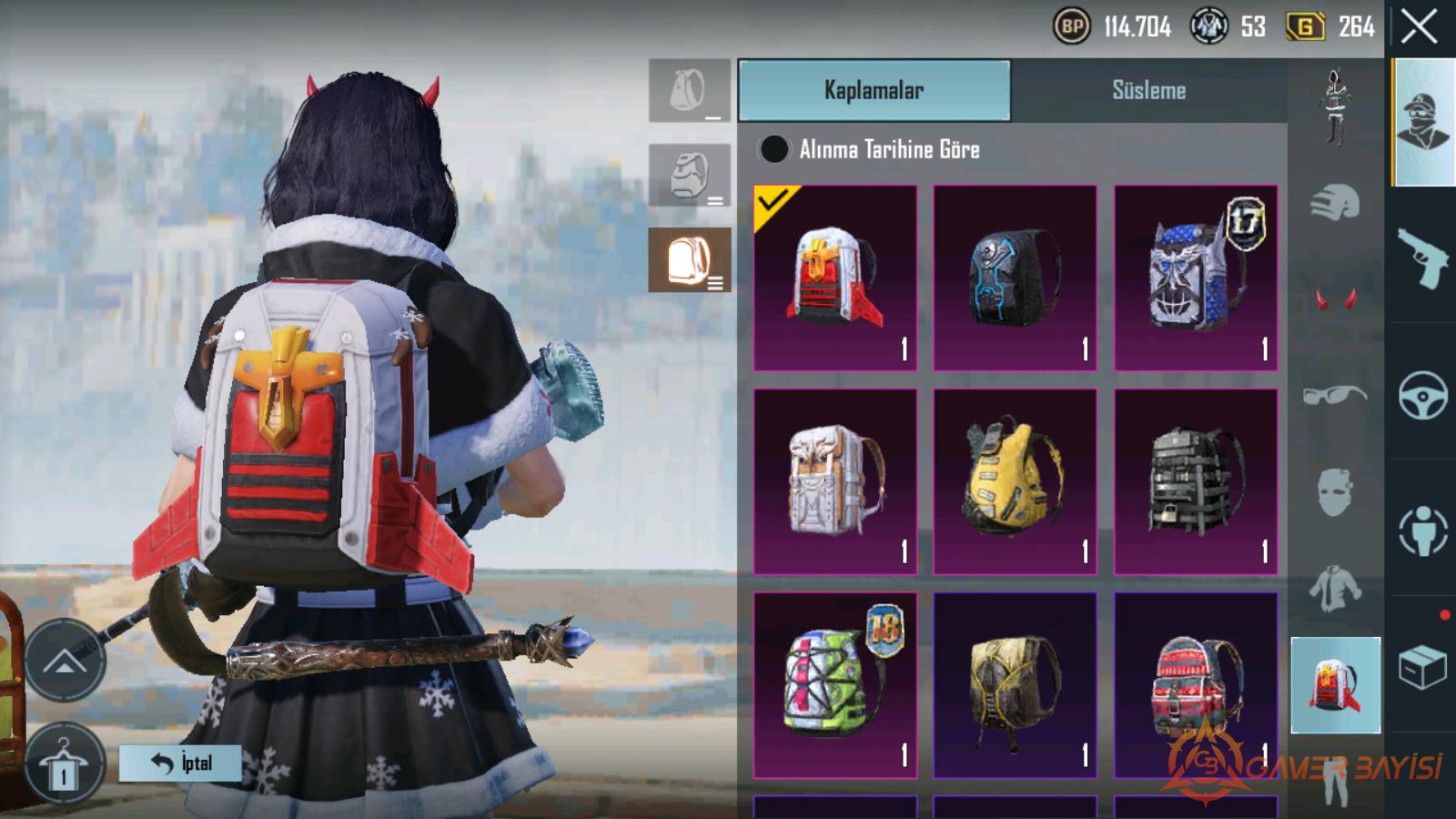Screen dimensions: 1456x819
Task: Open the glasses equipment slot
Action: [1335, 394]
